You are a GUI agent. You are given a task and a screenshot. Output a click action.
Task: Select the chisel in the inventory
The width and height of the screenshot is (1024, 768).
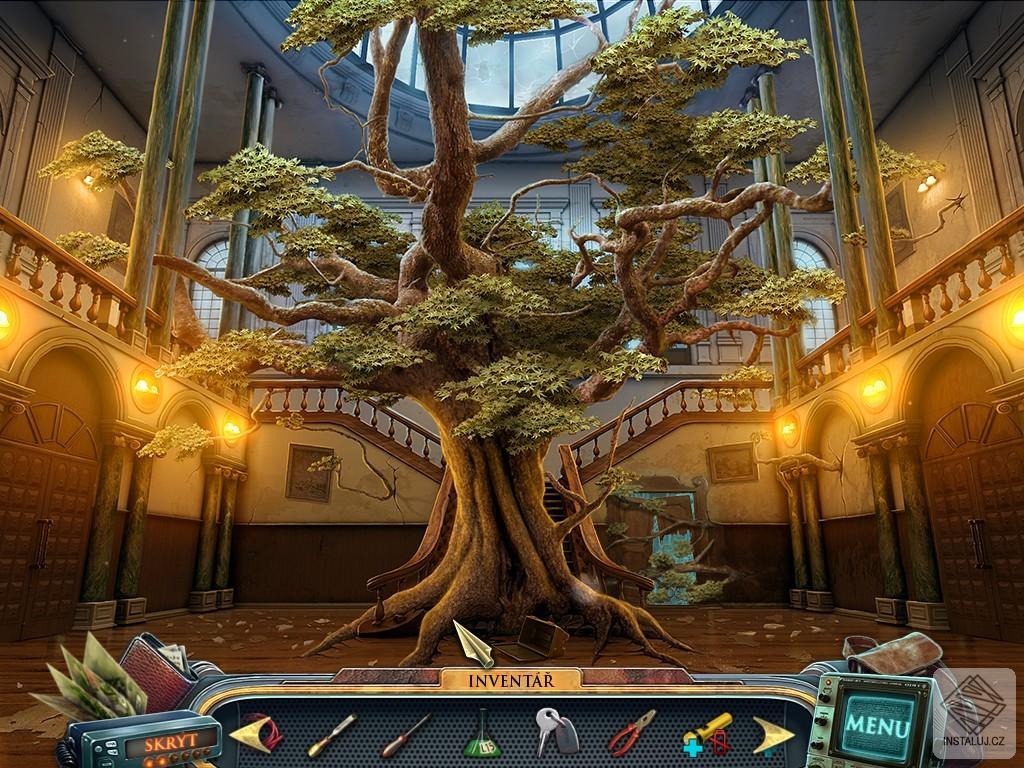click(x=330, y=735)
